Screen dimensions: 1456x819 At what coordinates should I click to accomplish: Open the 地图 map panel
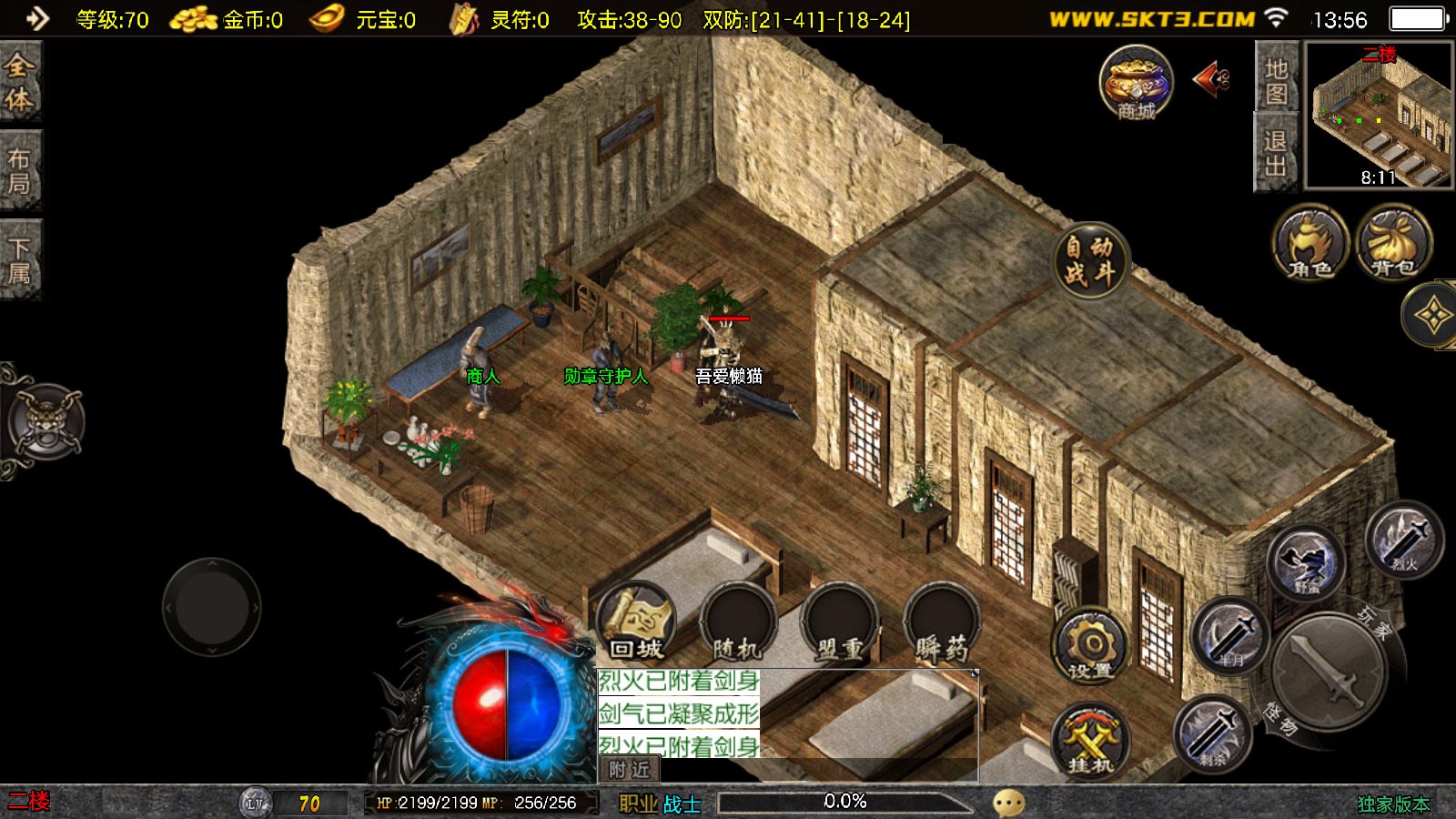(x=1277, y=82)
